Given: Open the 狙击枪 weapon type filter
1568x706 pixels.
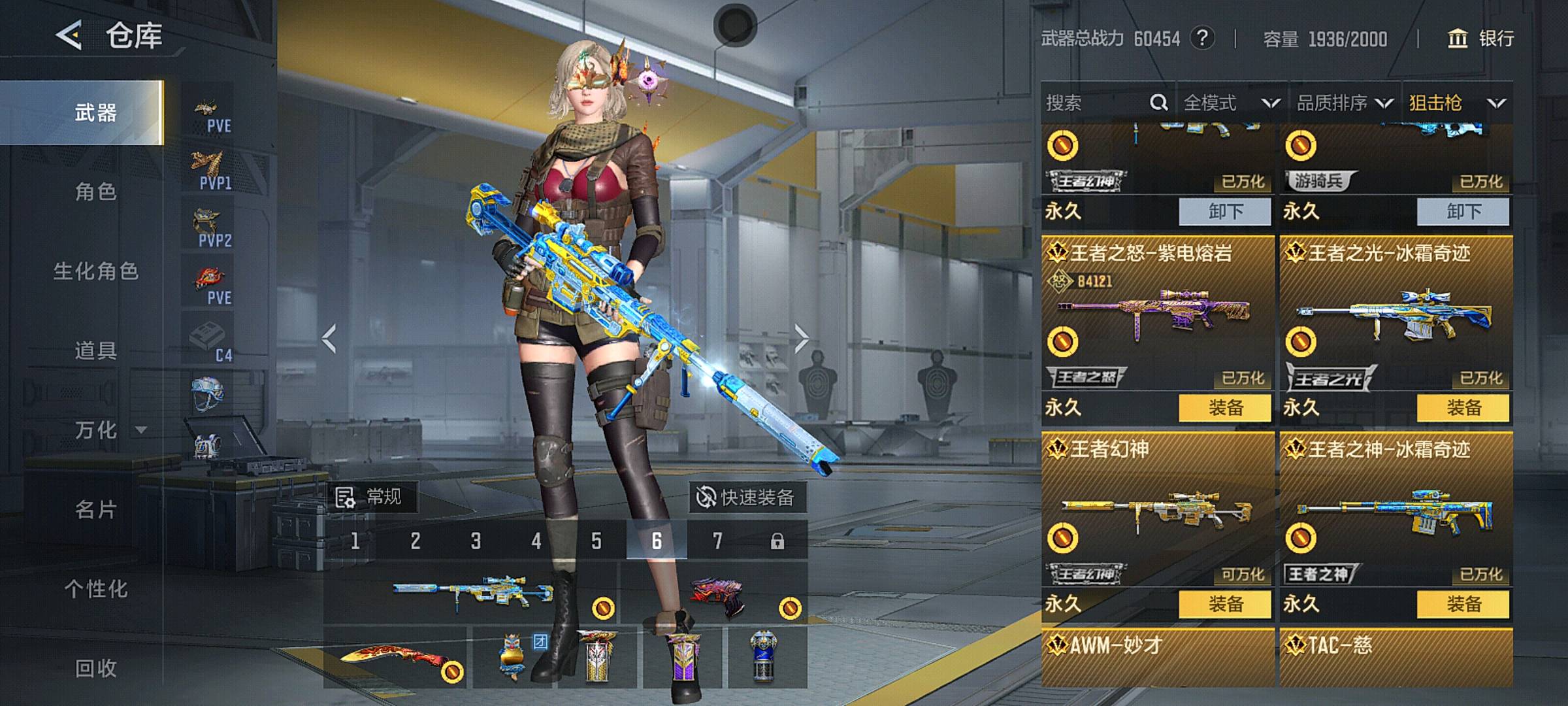Looking at the screenshot, I should (x=1456, y=103).
